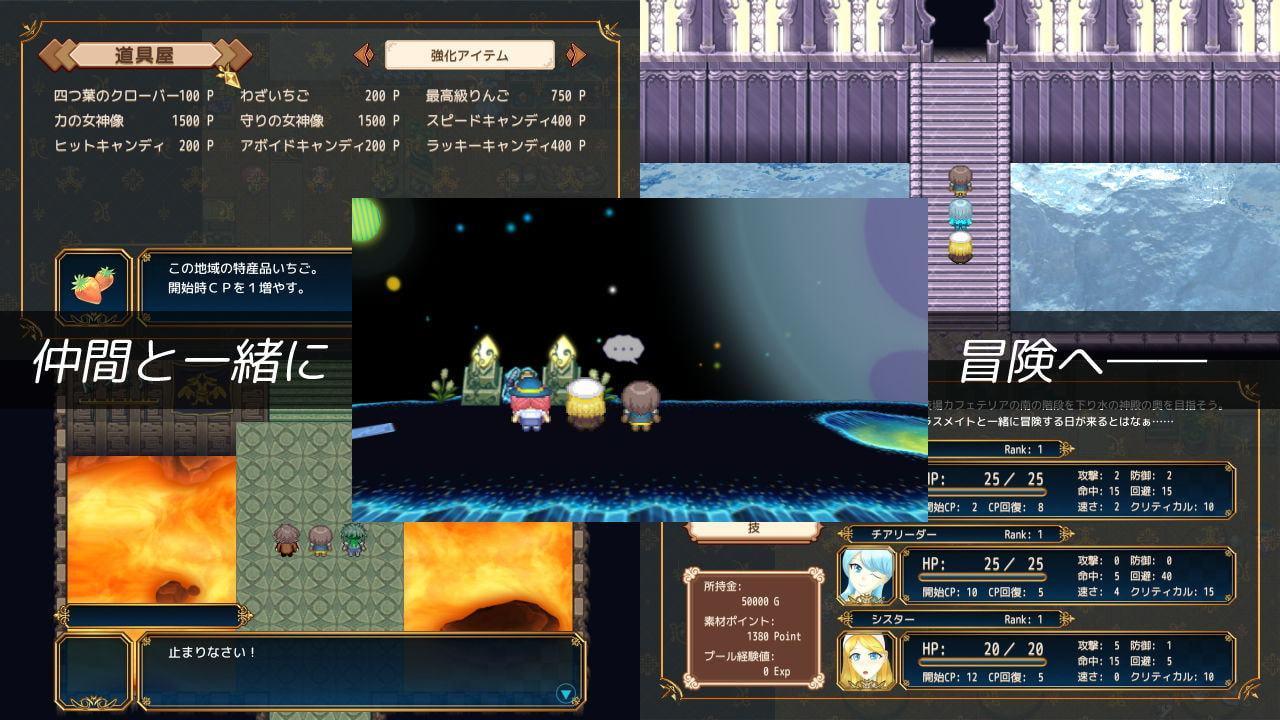Screen dimensions: 1280x720
Task: Choose 最高級りんご in the shop list
Action: [x=505, y=96]
